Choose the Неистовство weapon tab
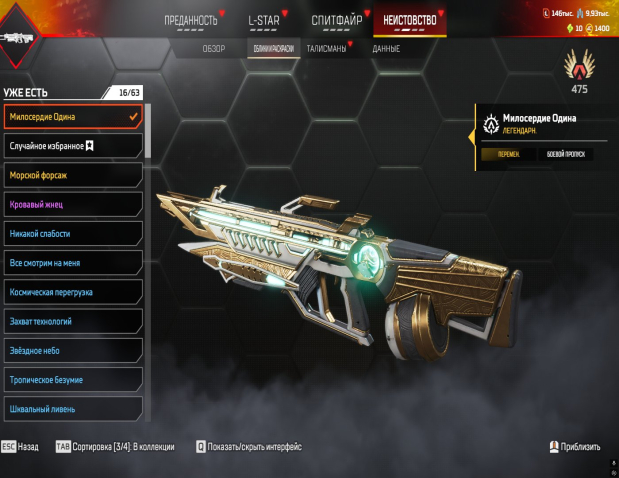The image size is (619, 478). pos(410,20)
